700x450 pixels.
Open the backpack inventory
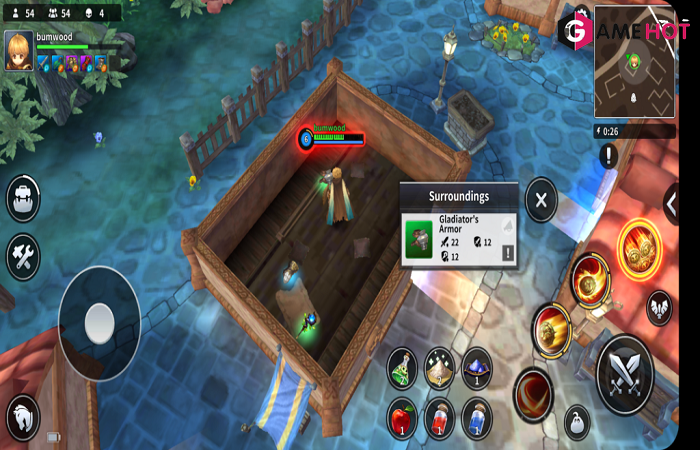[22, 199]
